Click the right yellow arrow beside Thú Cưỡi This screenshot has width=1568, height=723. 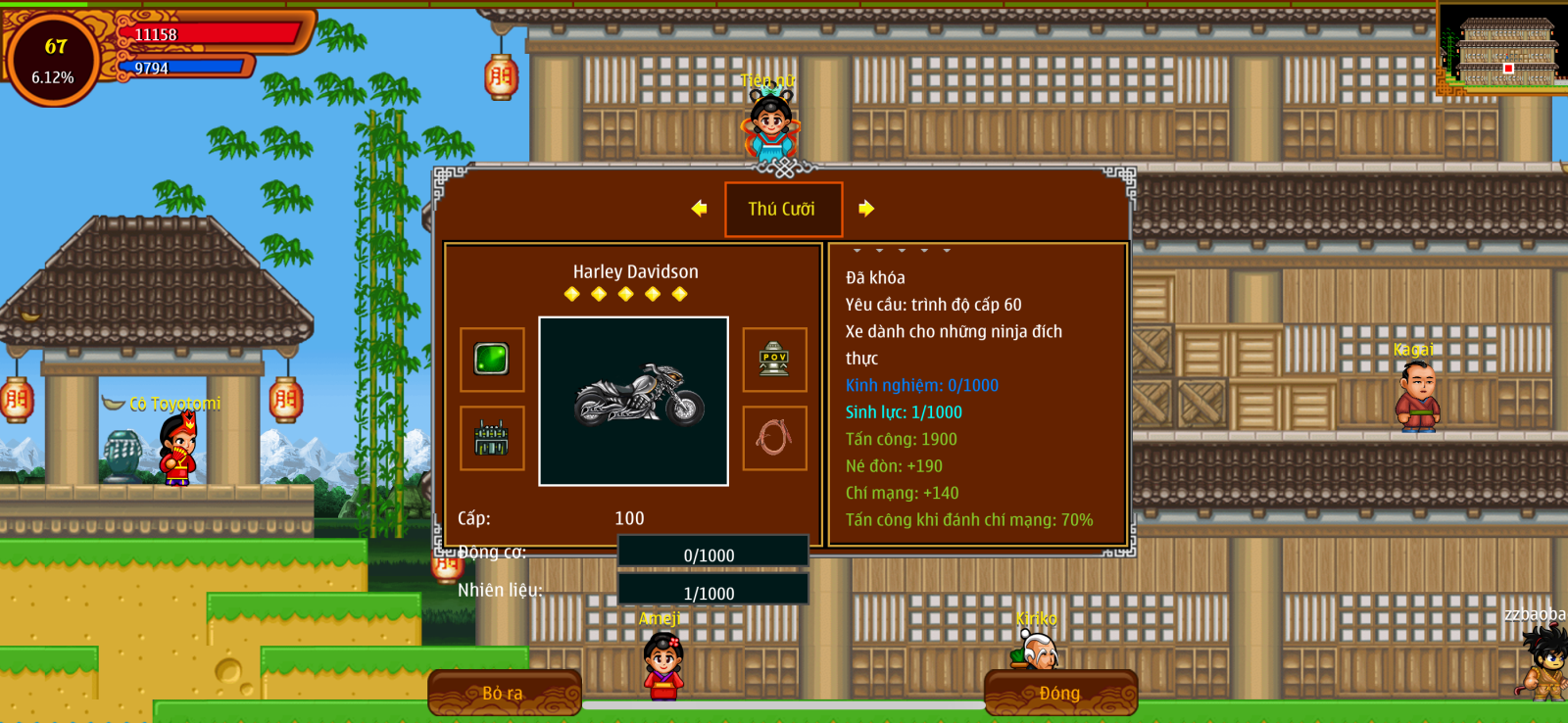(x=866, y=209)
